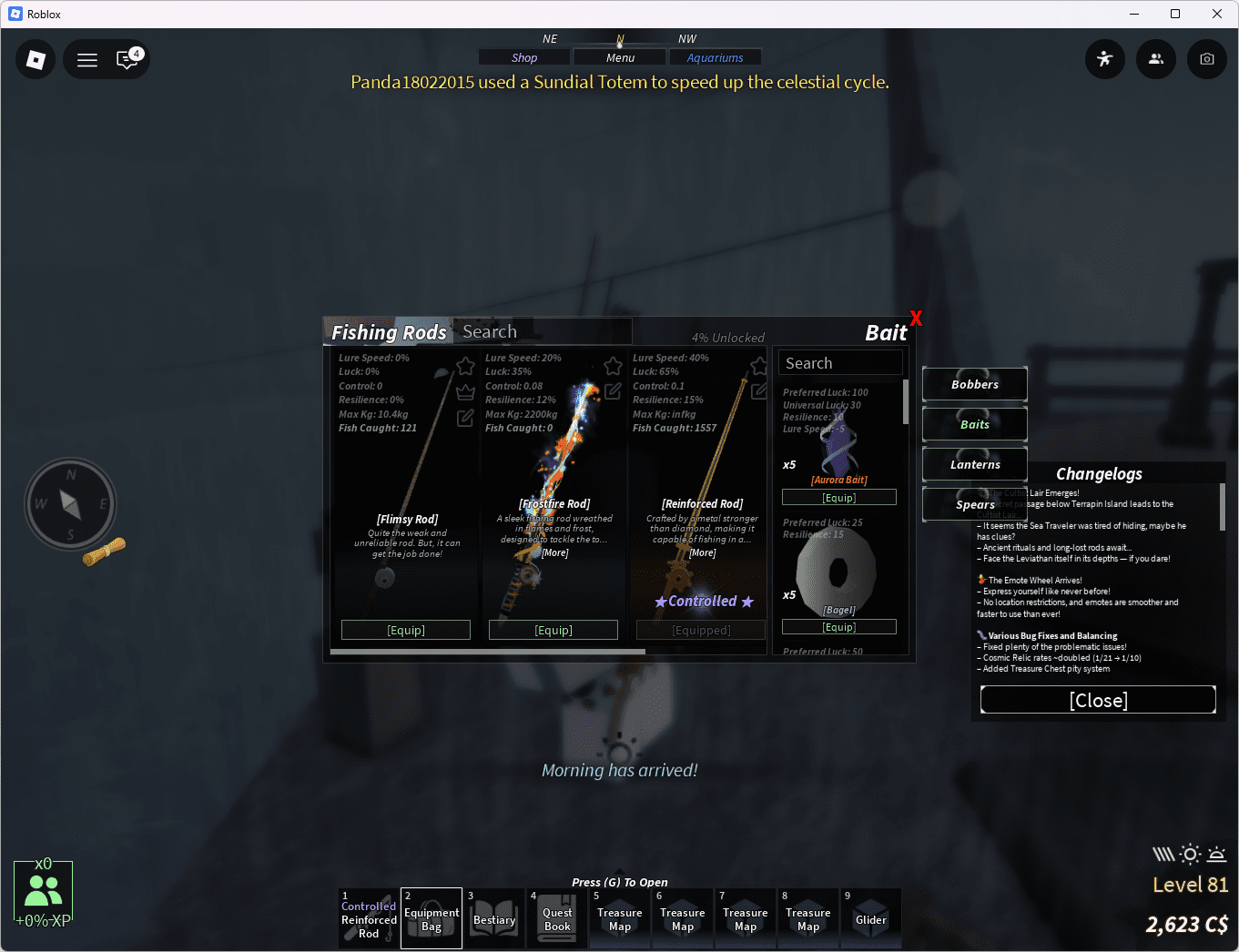Favorite the Frostfire Rod with the star
1239x952 pixels.
[612, 365]
